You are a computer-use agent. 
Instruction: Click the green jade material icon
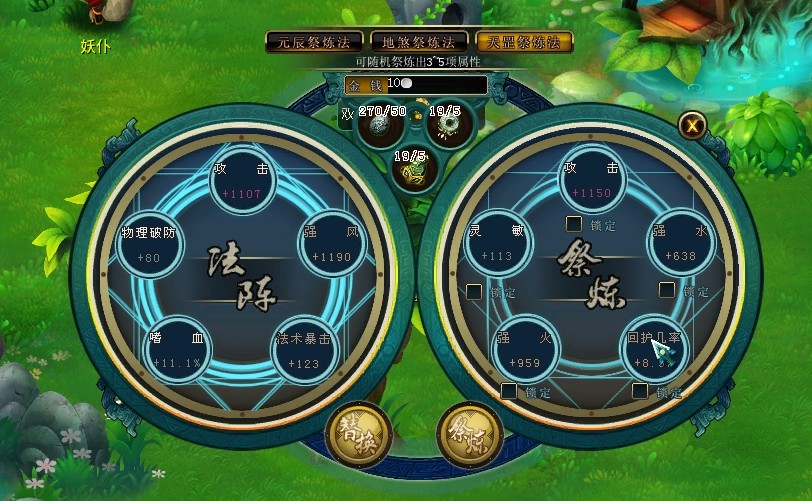(411, 172)
